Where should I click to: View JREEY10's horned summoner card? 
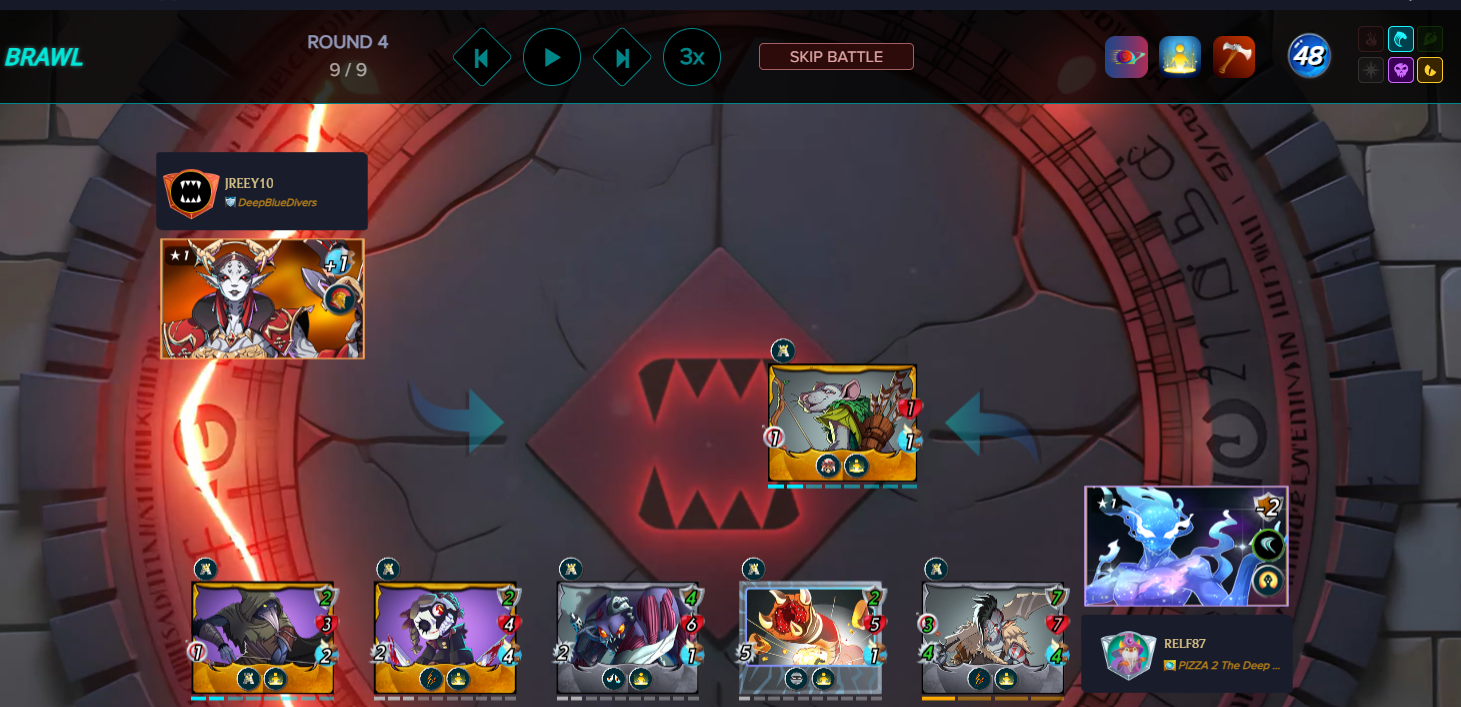click(262, 298)
